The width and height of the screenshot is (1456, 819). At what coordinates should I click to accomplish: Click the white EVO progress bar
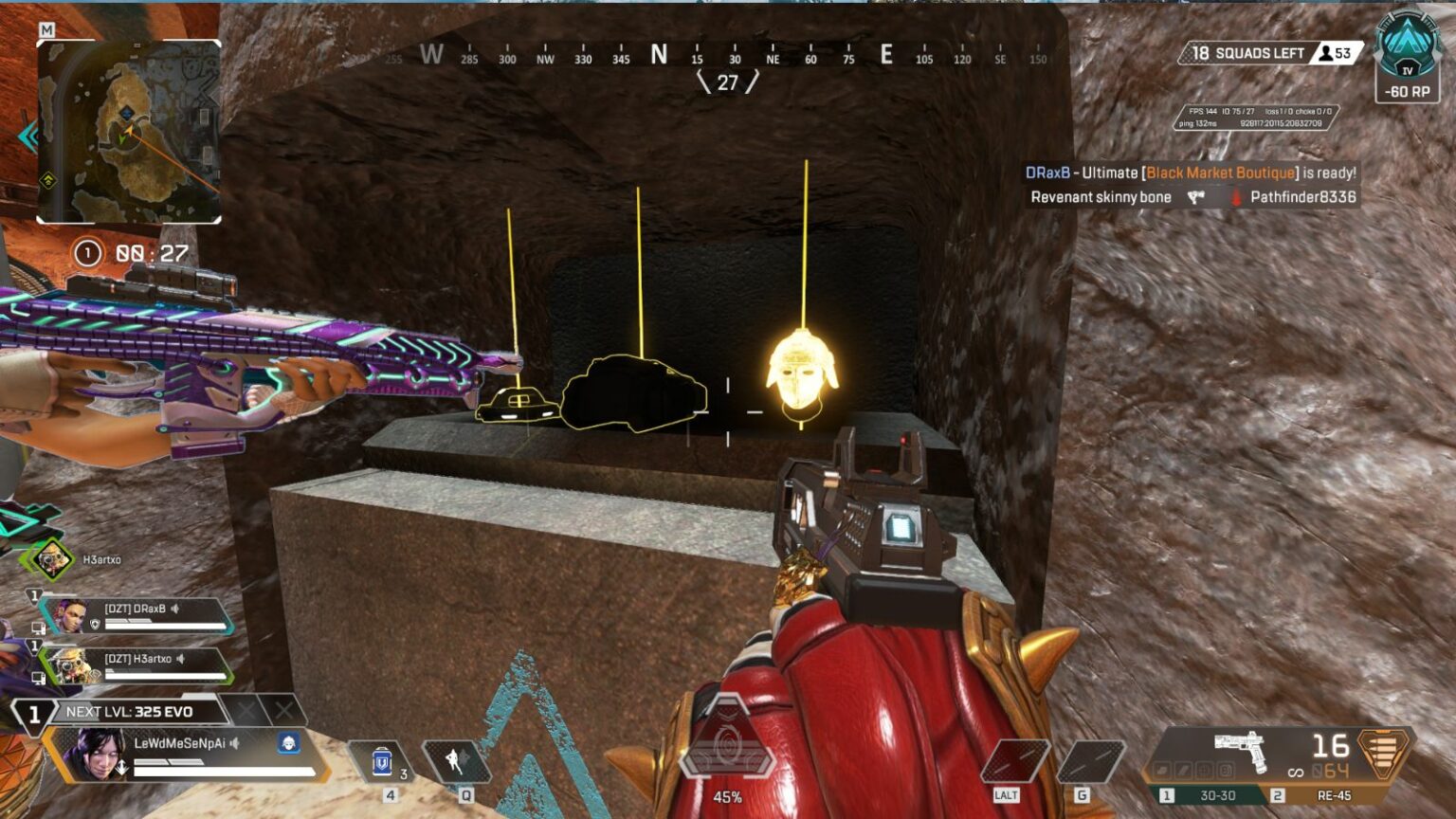(221, 772)
